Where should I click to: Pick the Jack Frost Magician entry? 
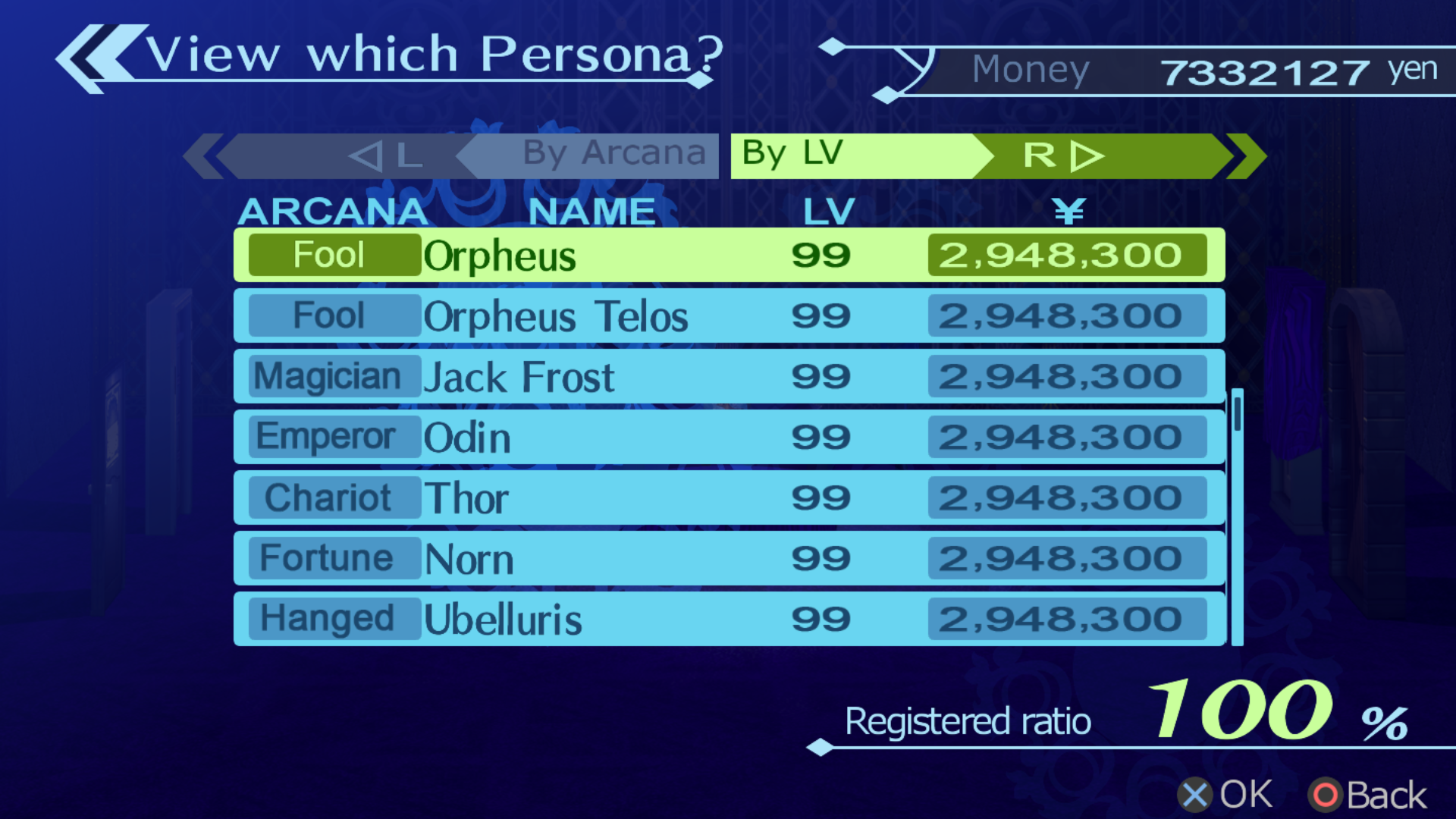tap(728, 377)
